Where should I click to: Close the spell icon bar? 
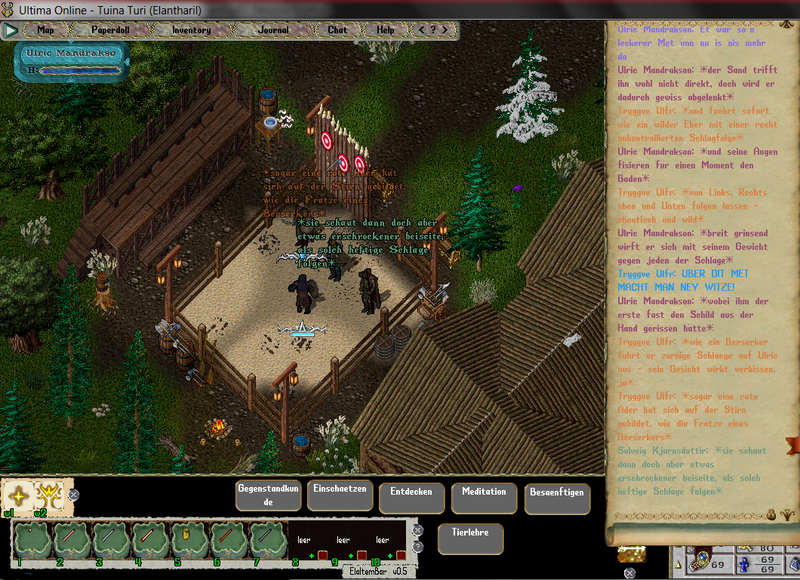(73, 494)
